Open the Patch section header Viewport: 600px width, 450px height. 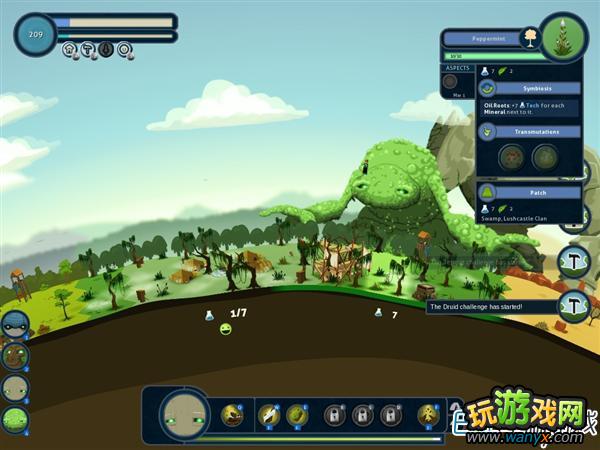click(x=530, y=192)
